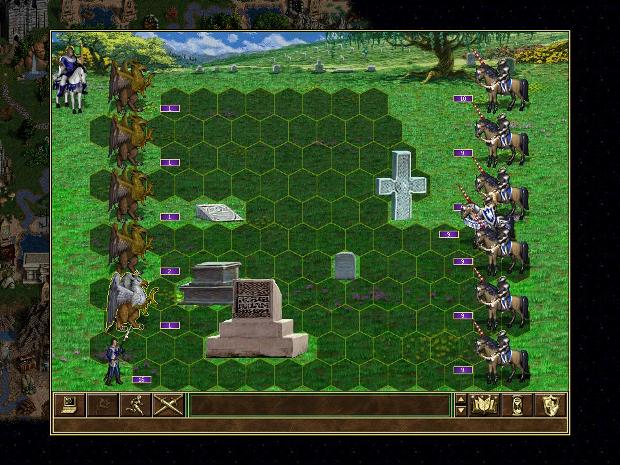Surrender the battle with the flag button

(102, 405)
